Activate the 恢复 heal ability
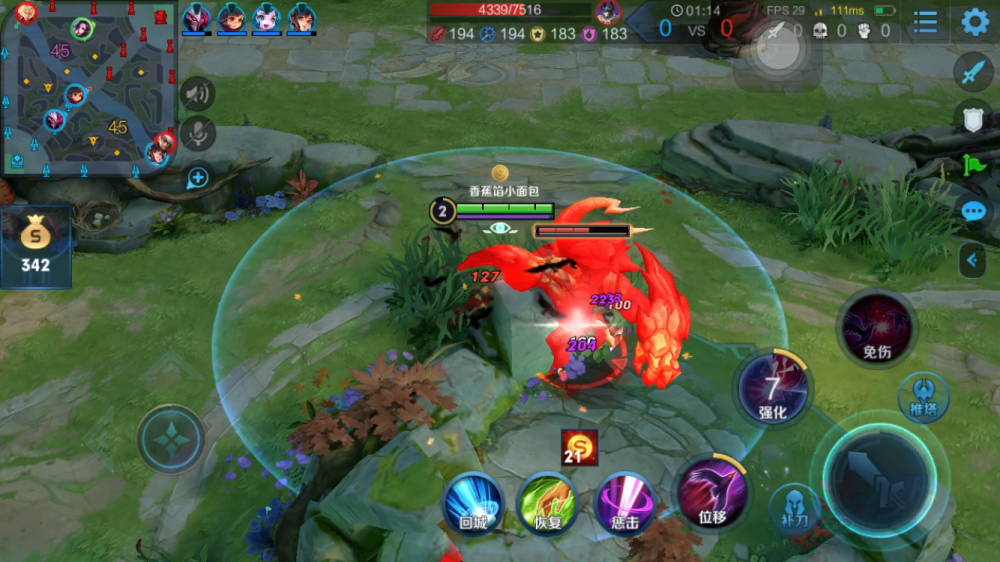1000x562 pixels. [x=547, y=503]
